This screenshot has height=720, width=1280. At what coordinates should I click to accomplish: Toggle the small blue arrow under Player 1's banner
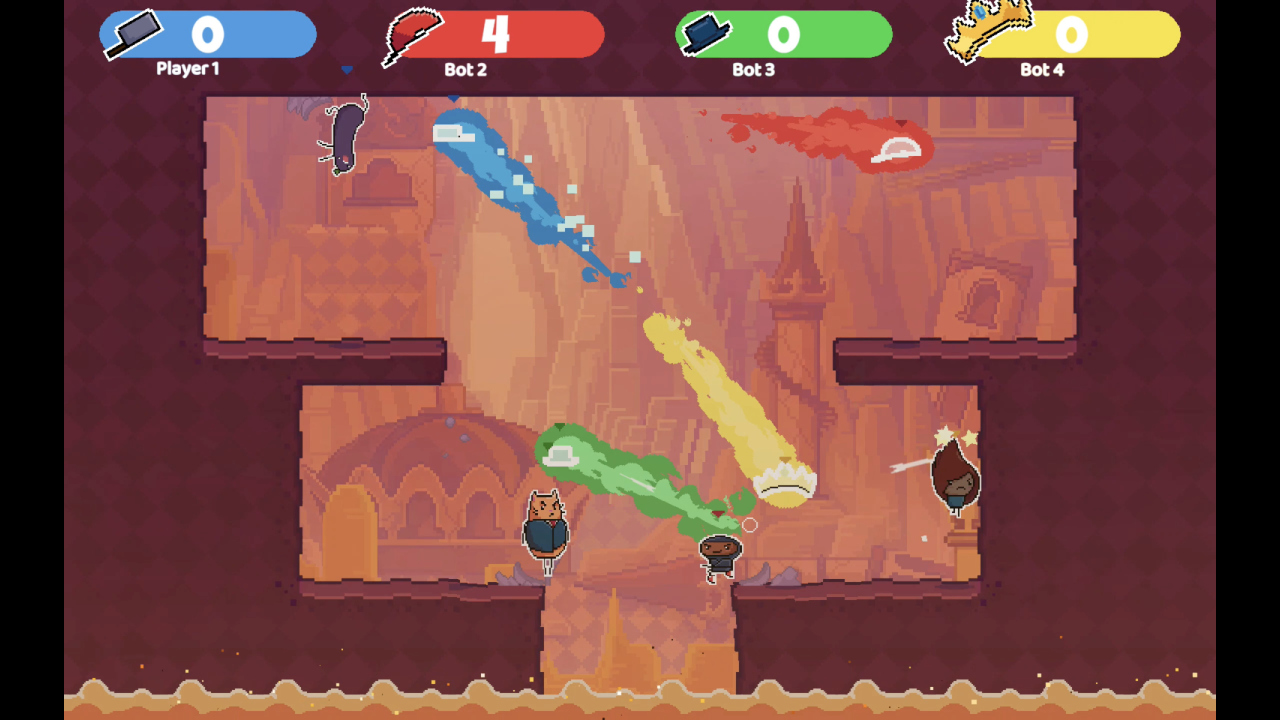tap(347, 69)
